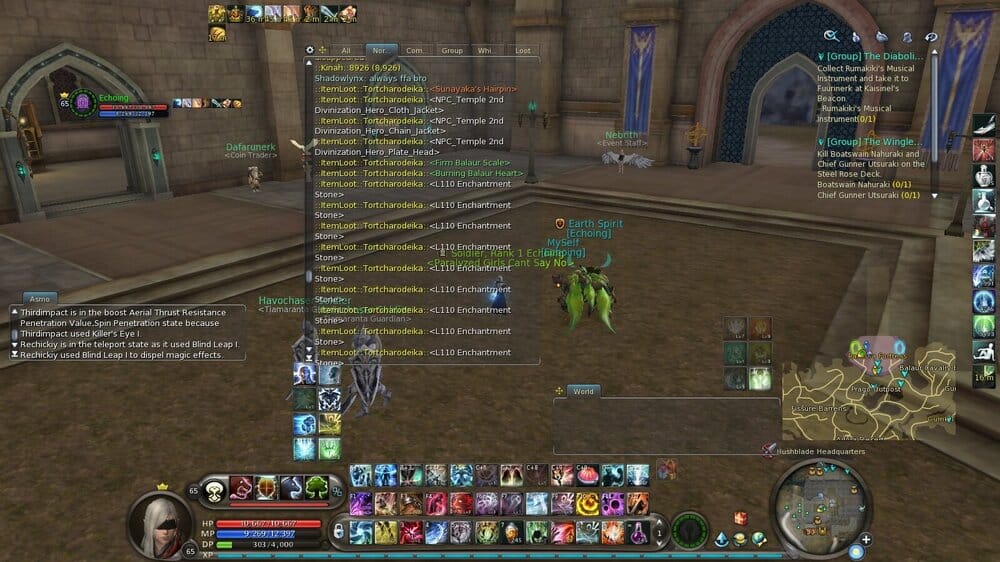Screen dimensions: 1000x562
Task: Open the Group chat tab
Action: (x=452, y=50)
